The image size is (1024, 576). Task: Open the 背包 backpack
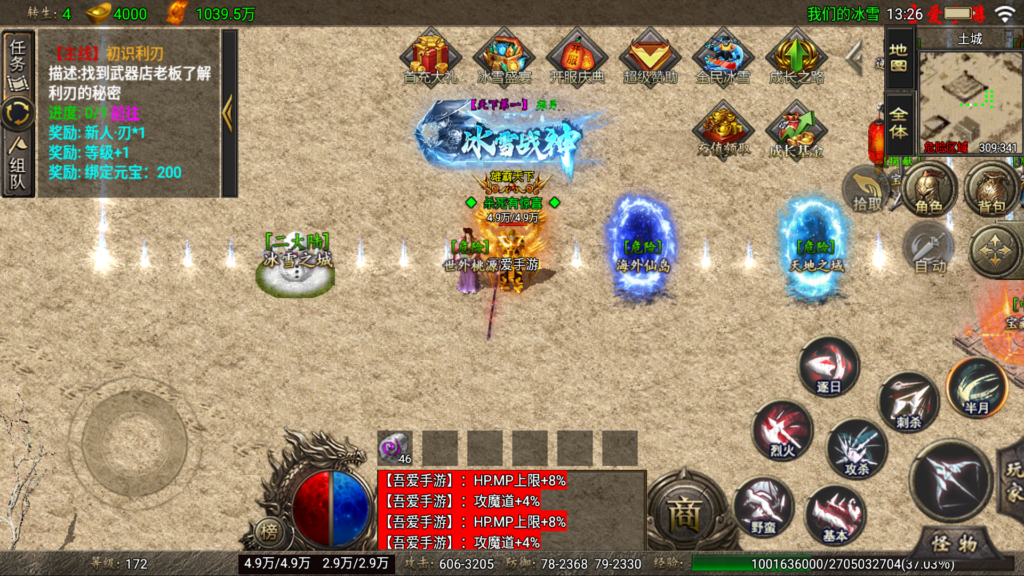click(991, 190)
